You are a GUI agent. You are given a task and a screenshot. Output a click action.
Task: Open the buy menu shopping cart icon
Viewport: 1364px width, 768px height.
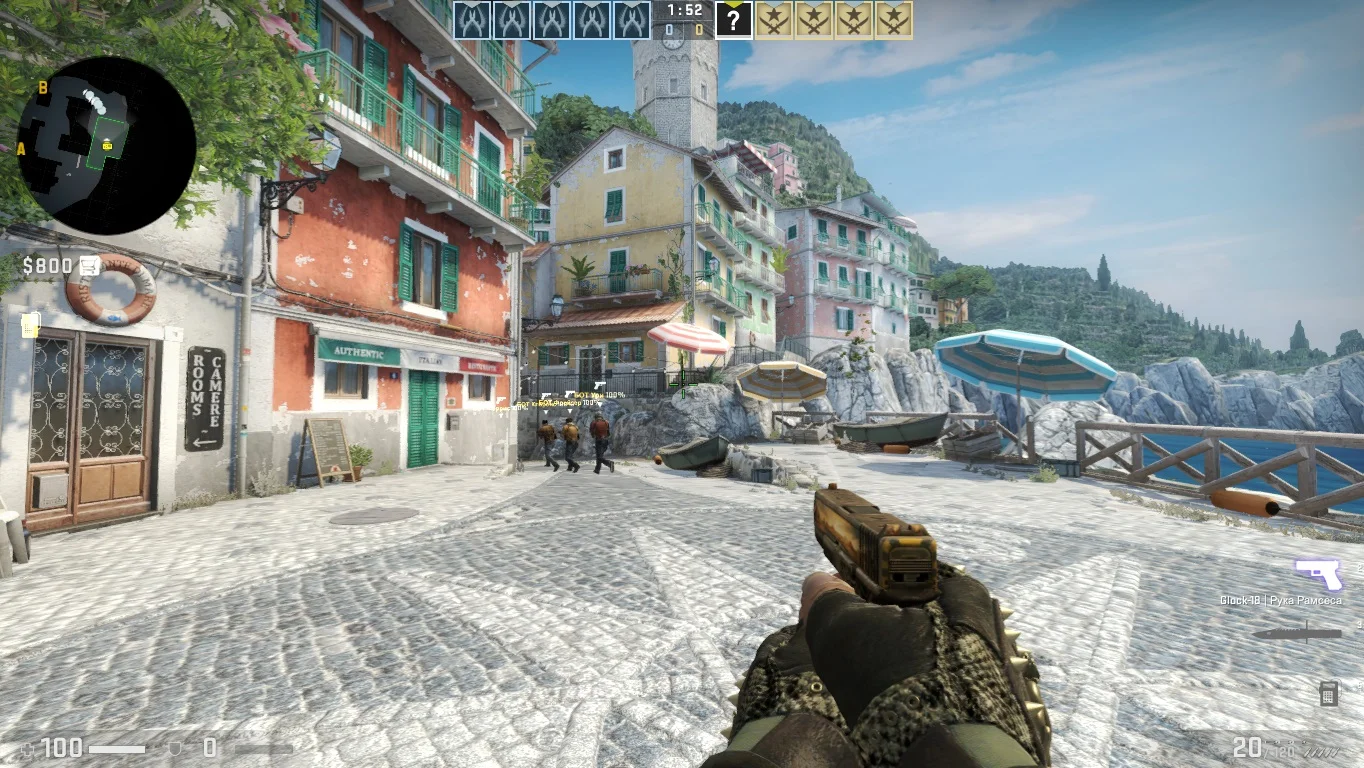click(x=90, y=265)
